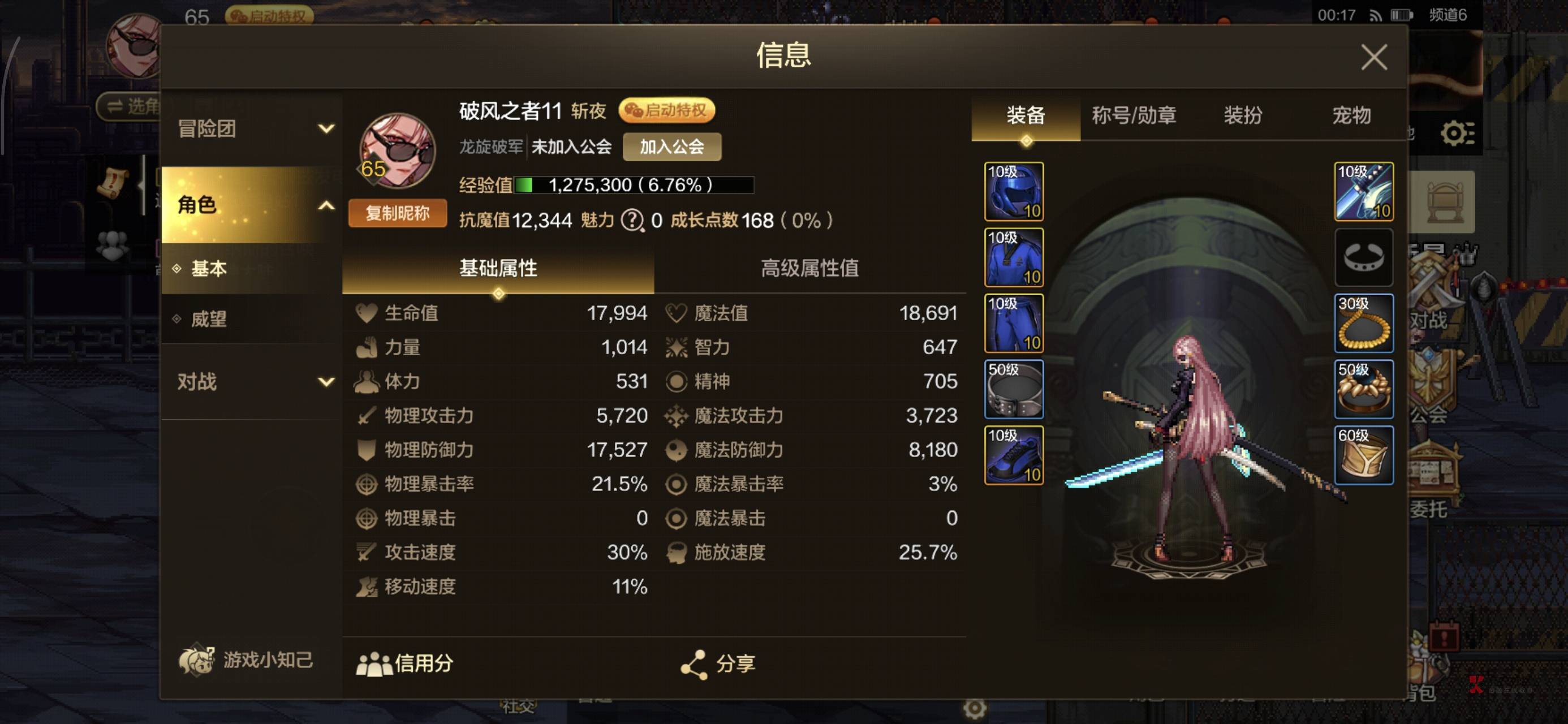Switch to the 称号/勋章 tab
Image resolution: width=1568 pixels, height=724 pixels.
[x=1134, y=115]
